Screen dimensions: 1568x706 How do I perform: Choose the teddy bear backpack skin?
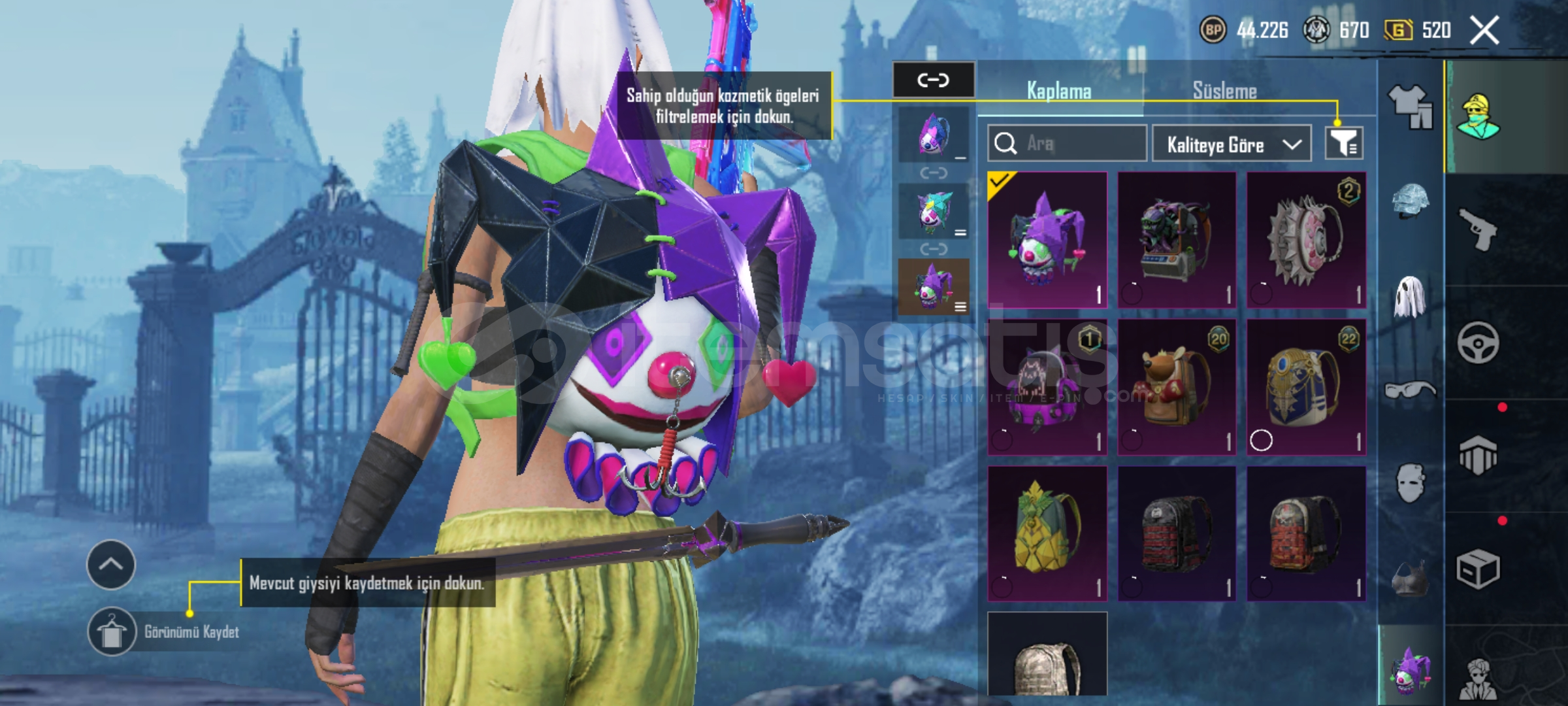1177,387
